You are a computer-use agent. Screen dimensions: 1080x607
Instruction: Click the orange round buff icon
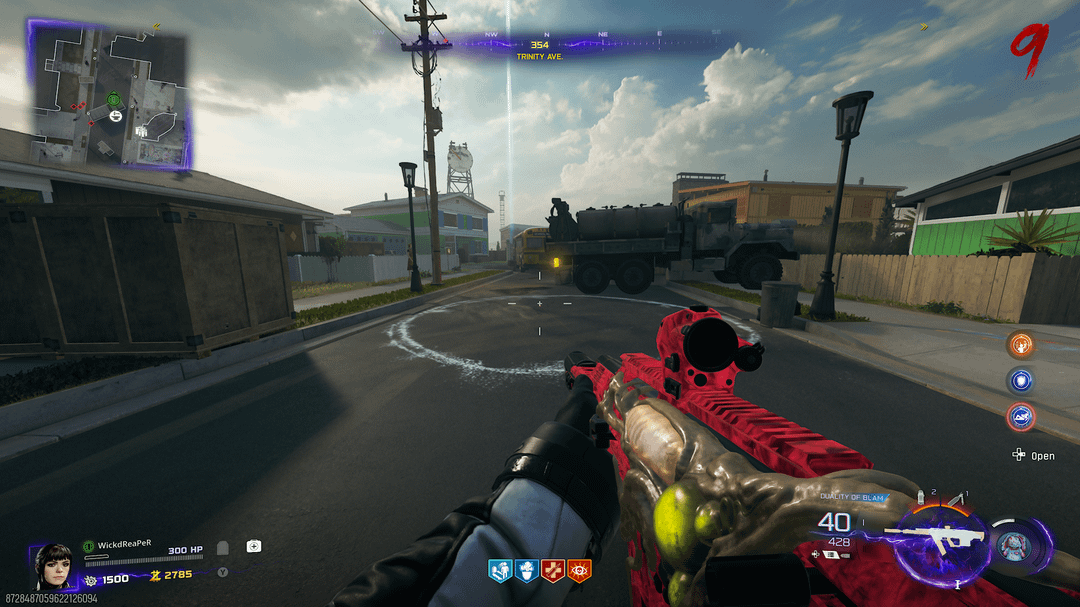[x=1021, y=345]
